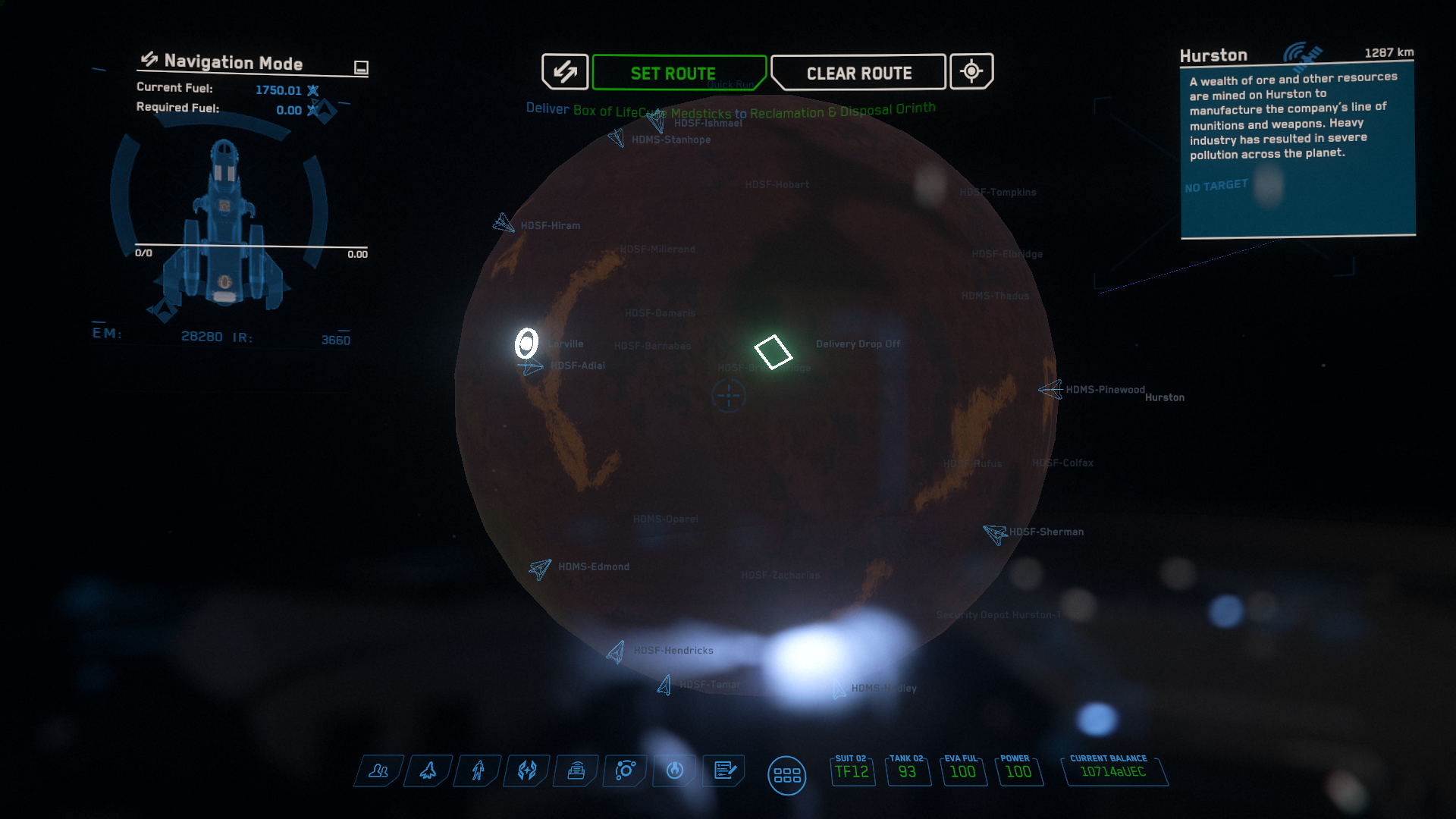Image resolution: width=1456 pixels, height=819 pixels.
Task: Select the HDMS-Stanhope outpost marker
Action: tap(617, 138)
